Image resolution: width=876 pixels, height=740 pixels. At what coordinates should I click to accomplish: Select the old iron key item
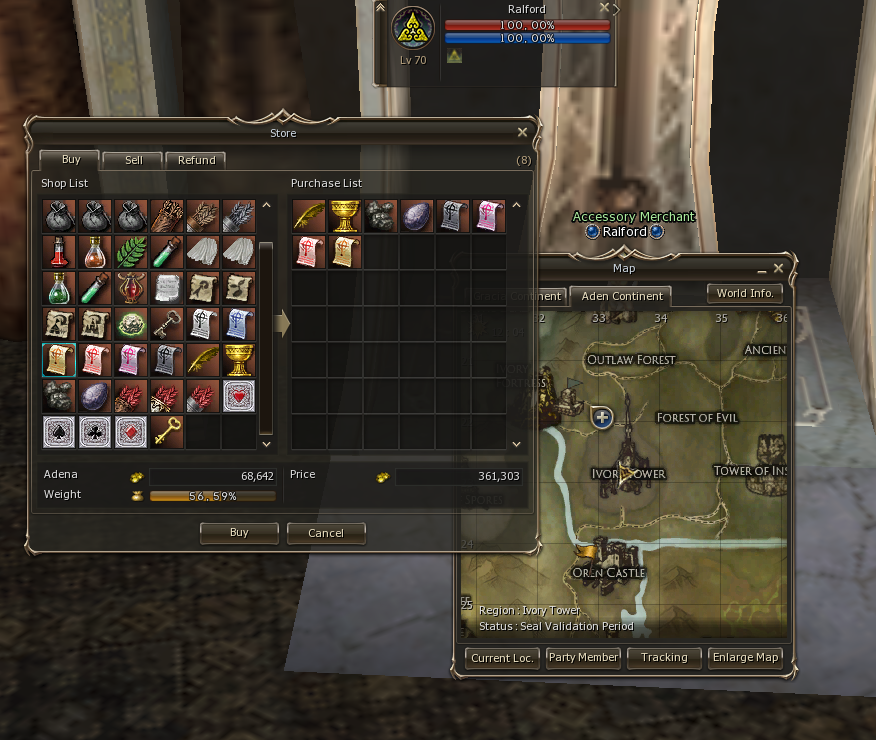click(x=167, y=324)
